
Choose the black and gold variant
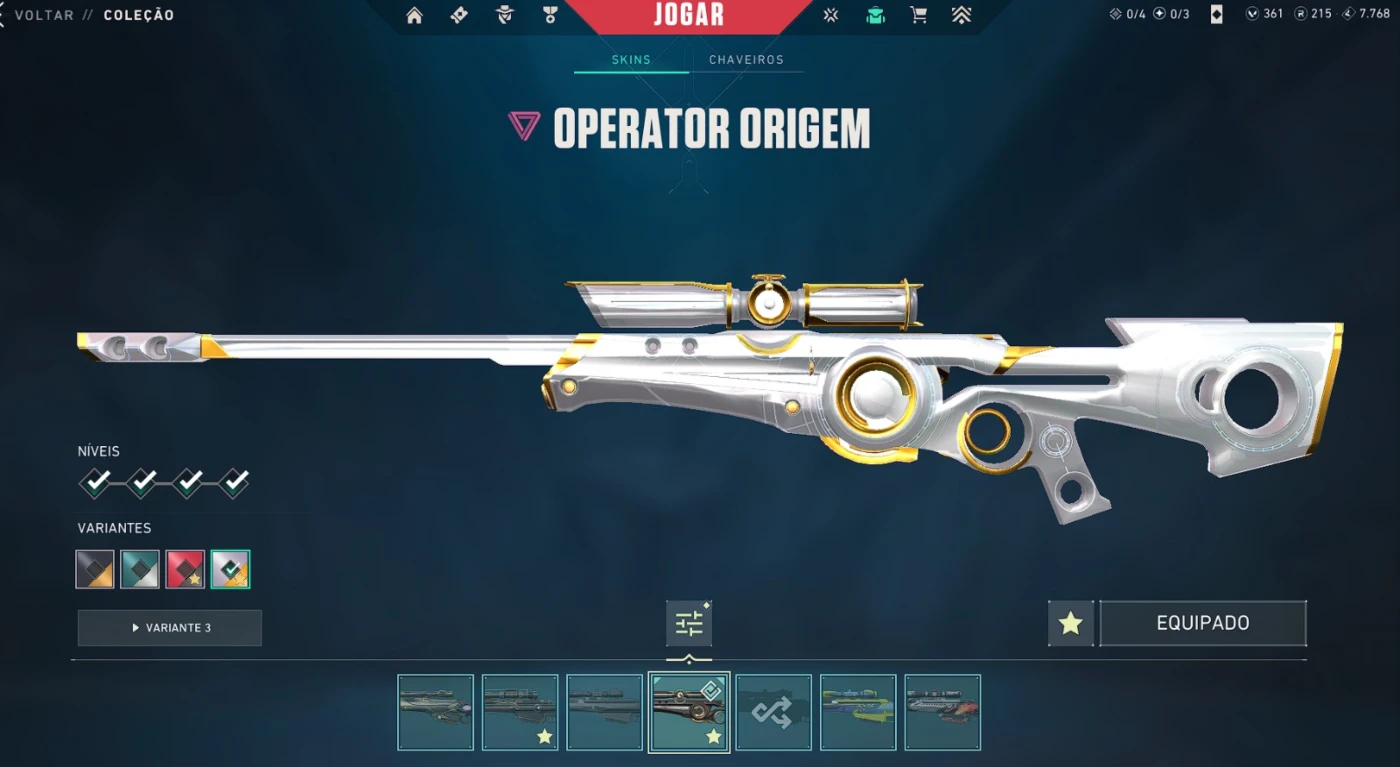point(95,569)
